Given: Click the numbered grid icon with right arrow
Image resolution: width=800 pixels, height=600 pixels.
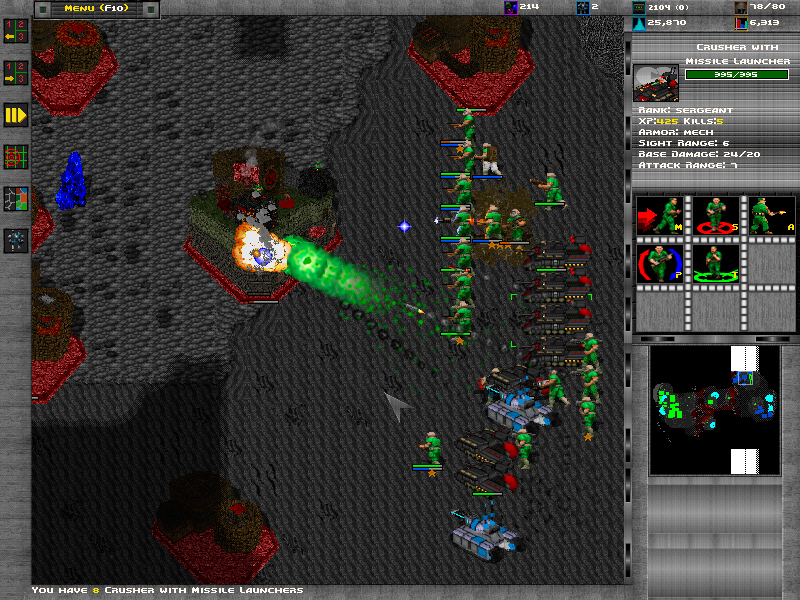Looking at the screenshot, I should (15, 72).
